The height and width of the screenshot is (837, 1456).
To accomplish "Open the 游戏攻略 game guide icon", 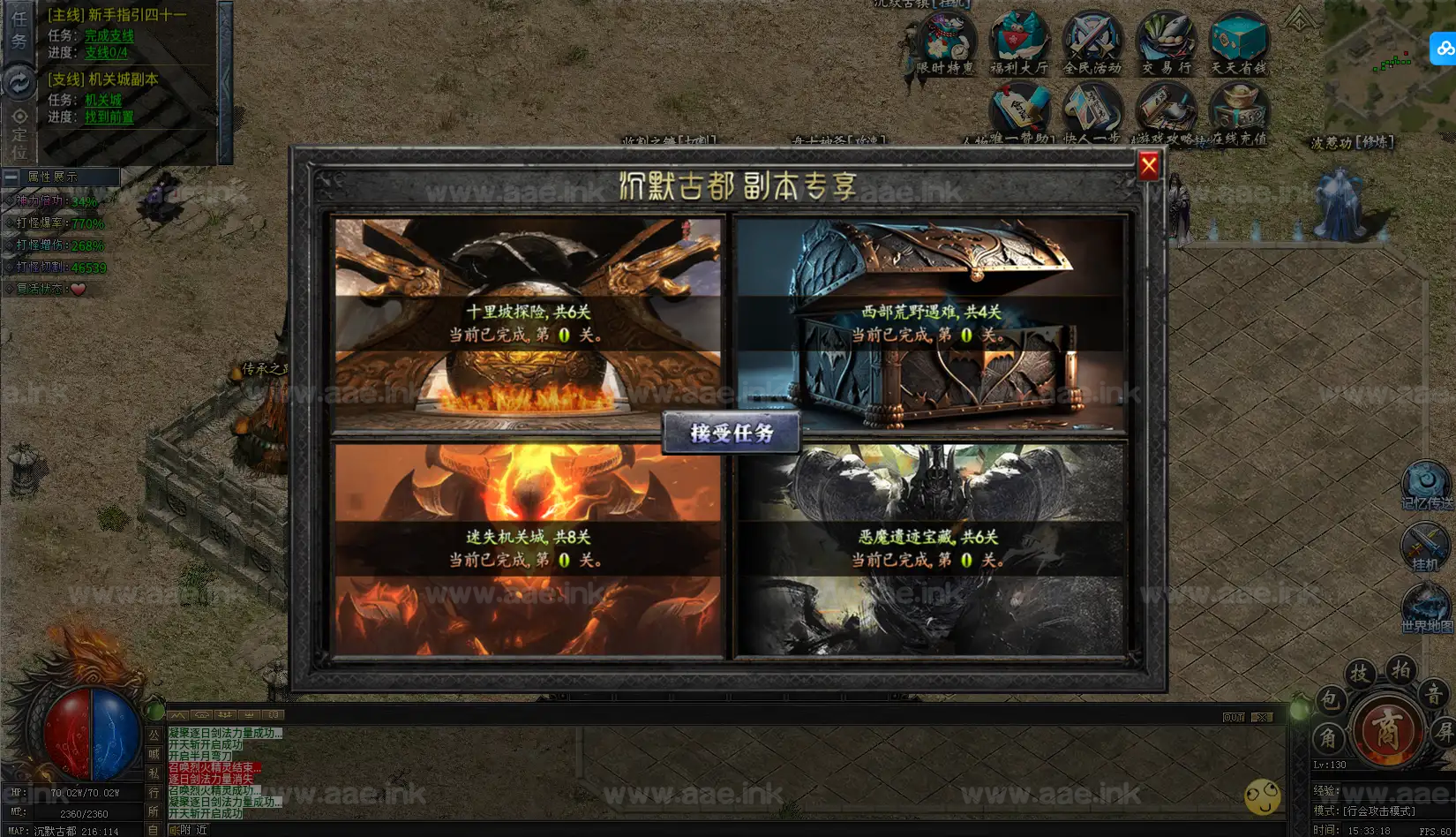I will [1166, 112].
